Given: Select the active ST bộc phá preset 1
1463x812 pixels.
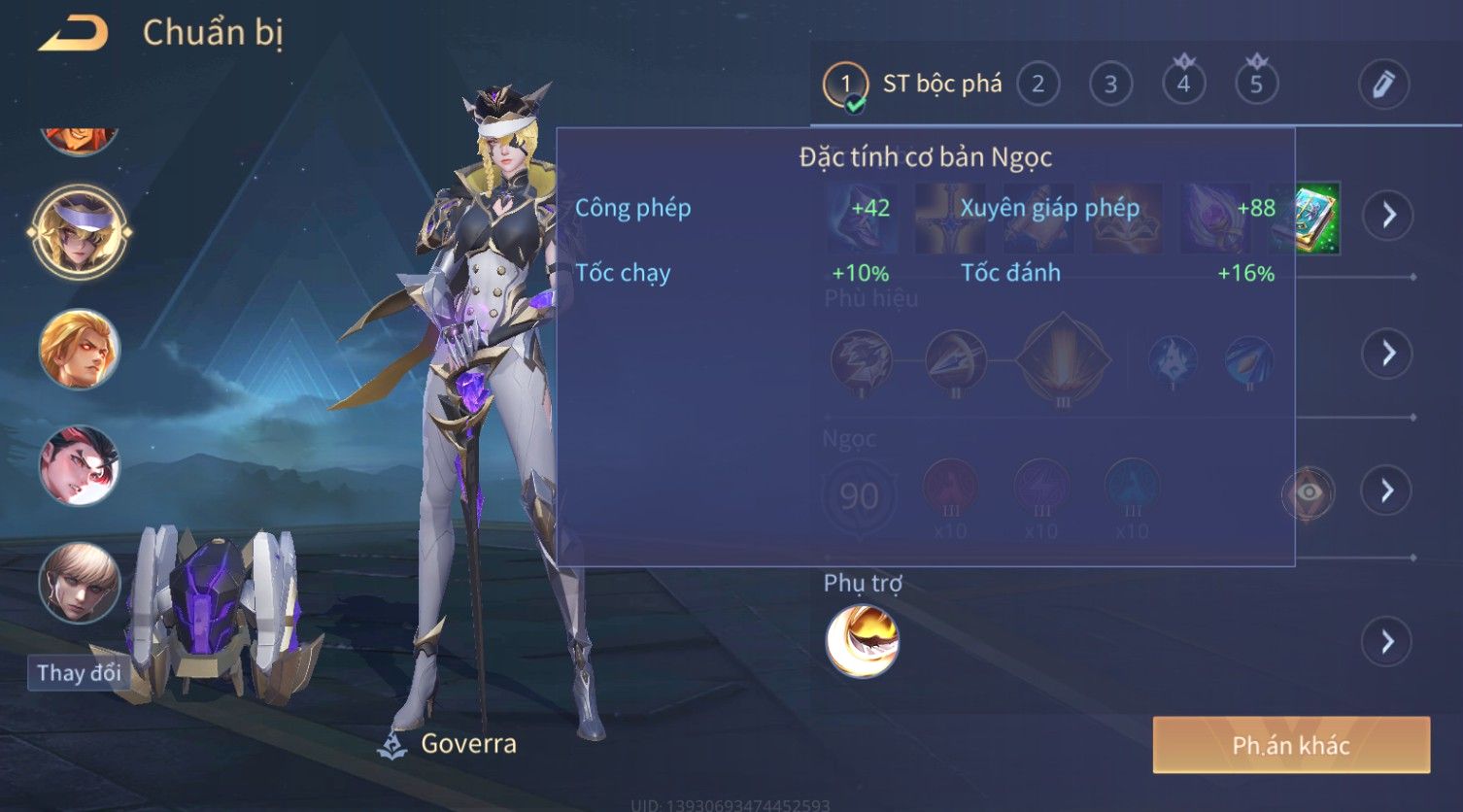Looking at the screenshot, I should click(x=845, y=85).
